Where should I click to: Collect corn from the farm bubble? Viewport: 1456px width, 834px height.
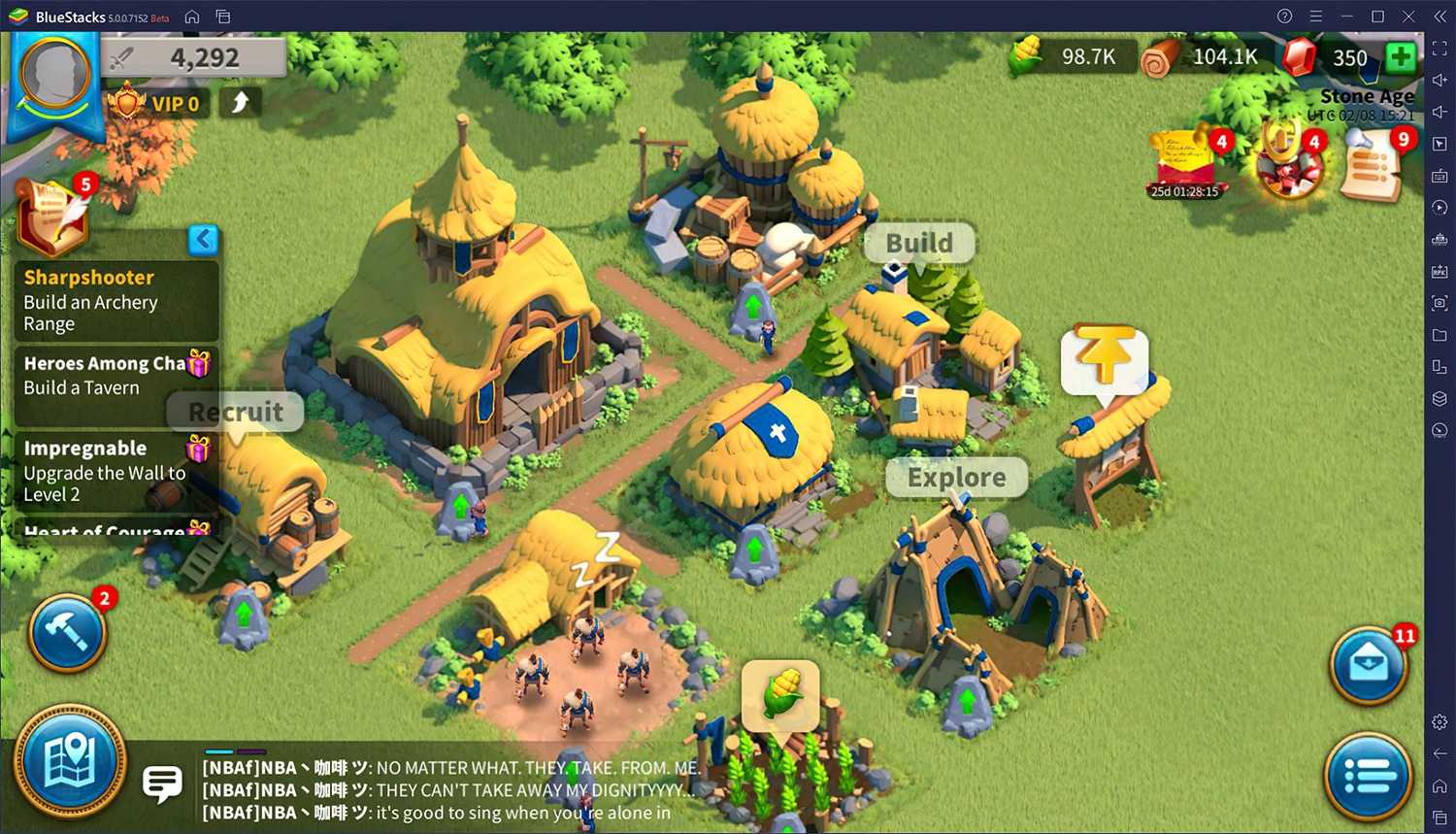pyautogui.click(x=781, y=693)
